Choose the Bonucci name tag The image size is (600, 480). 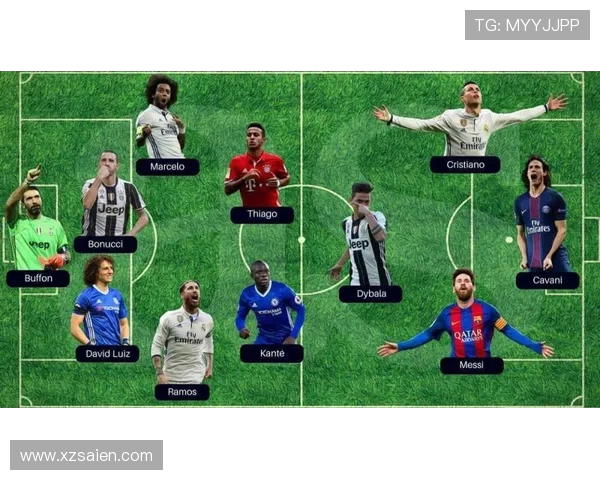click(x=105, y=244)
